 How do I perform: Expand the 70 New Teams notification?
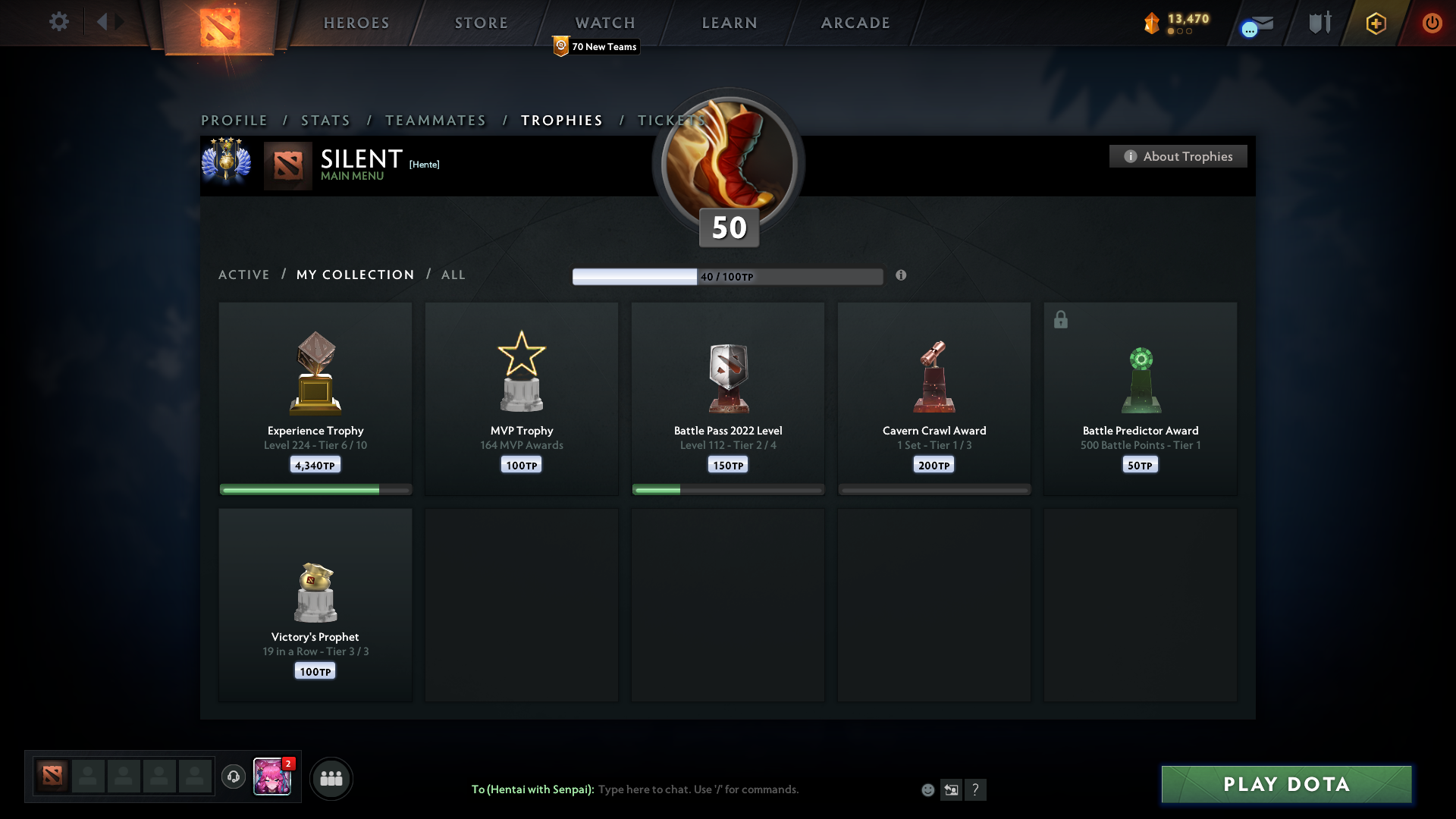[x=595, y=46]
